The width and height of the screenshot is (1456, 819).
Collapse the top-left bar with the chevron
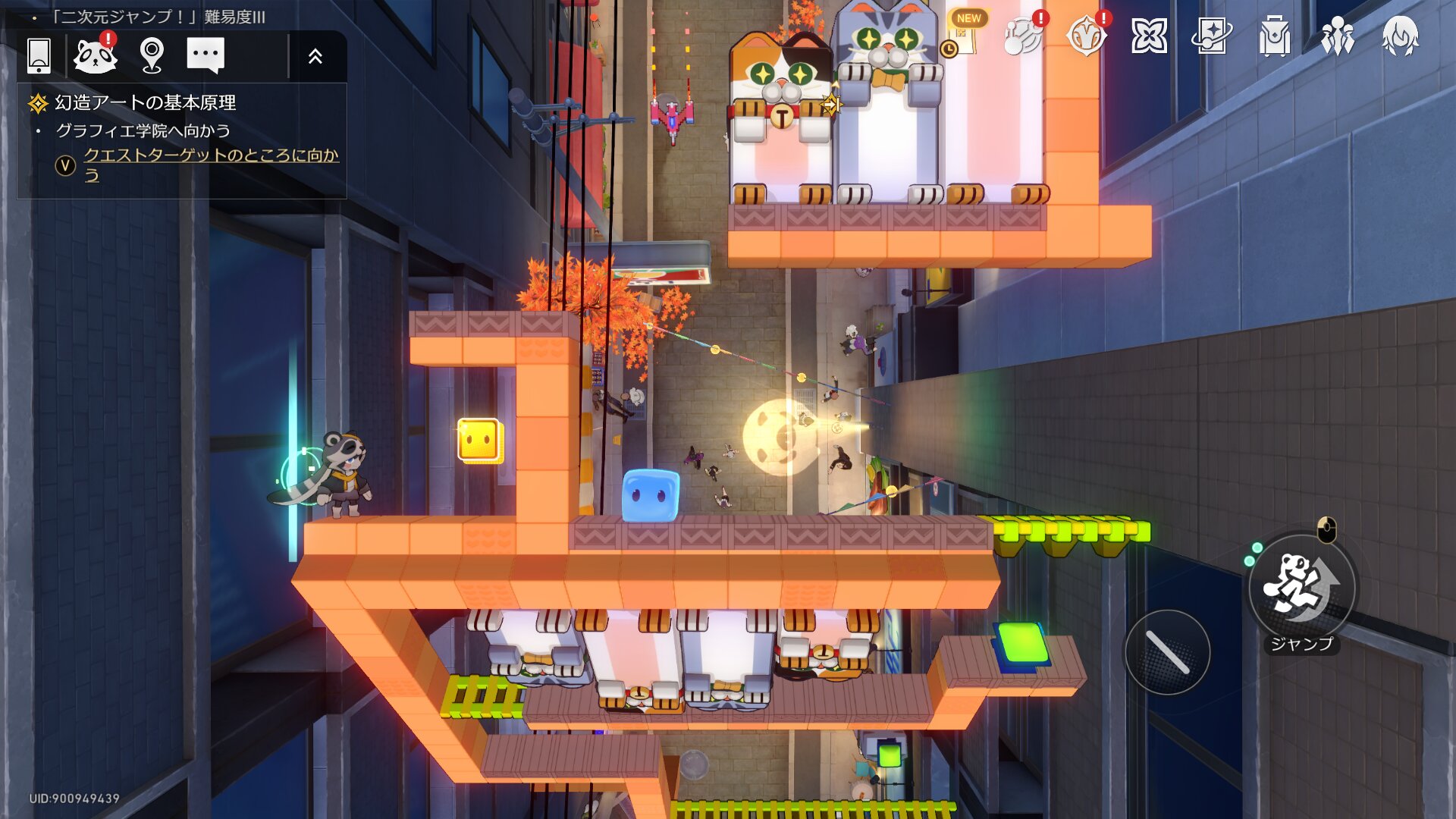coord(315,55)
